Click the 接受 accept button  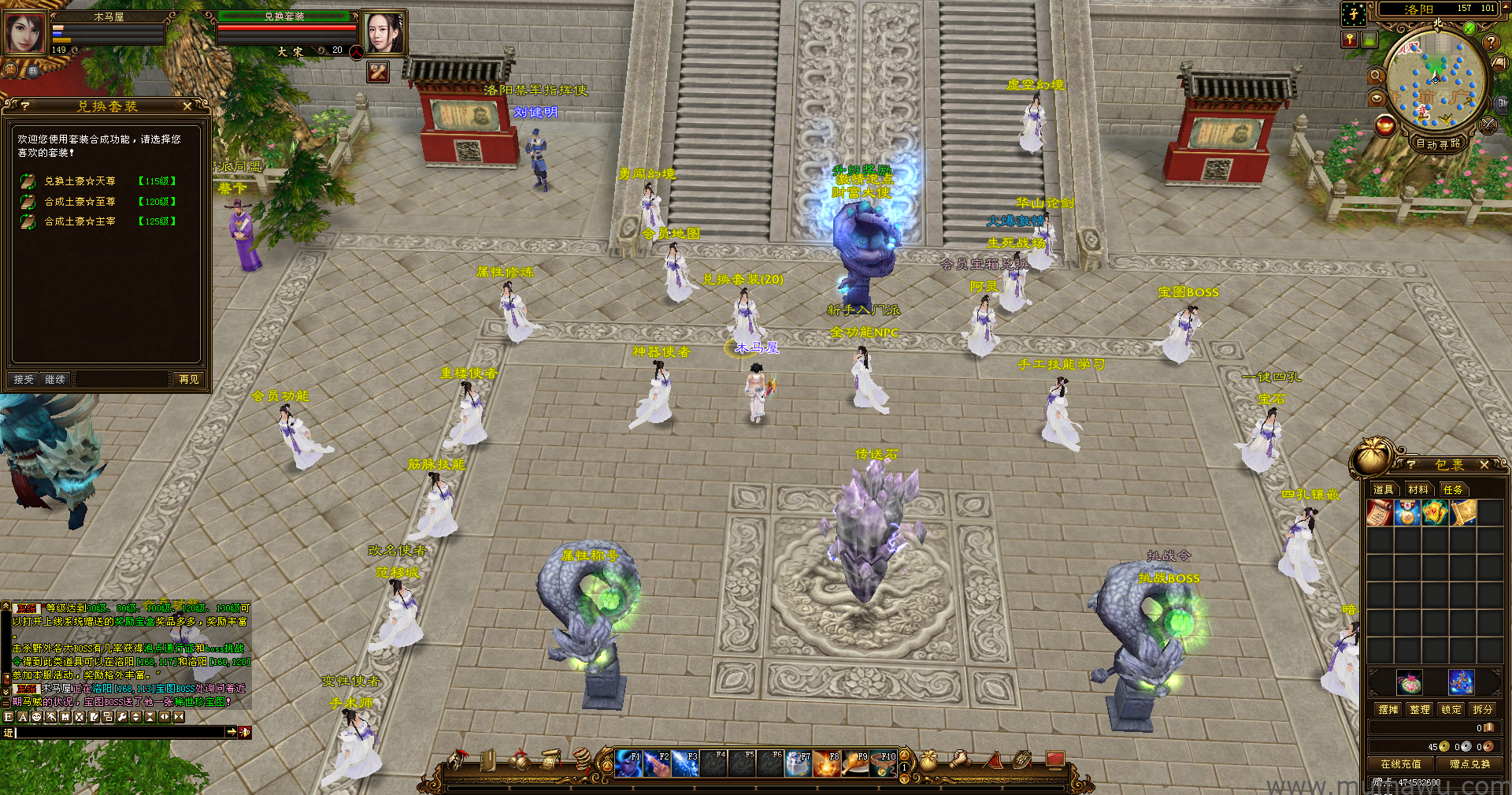[24, 380]
